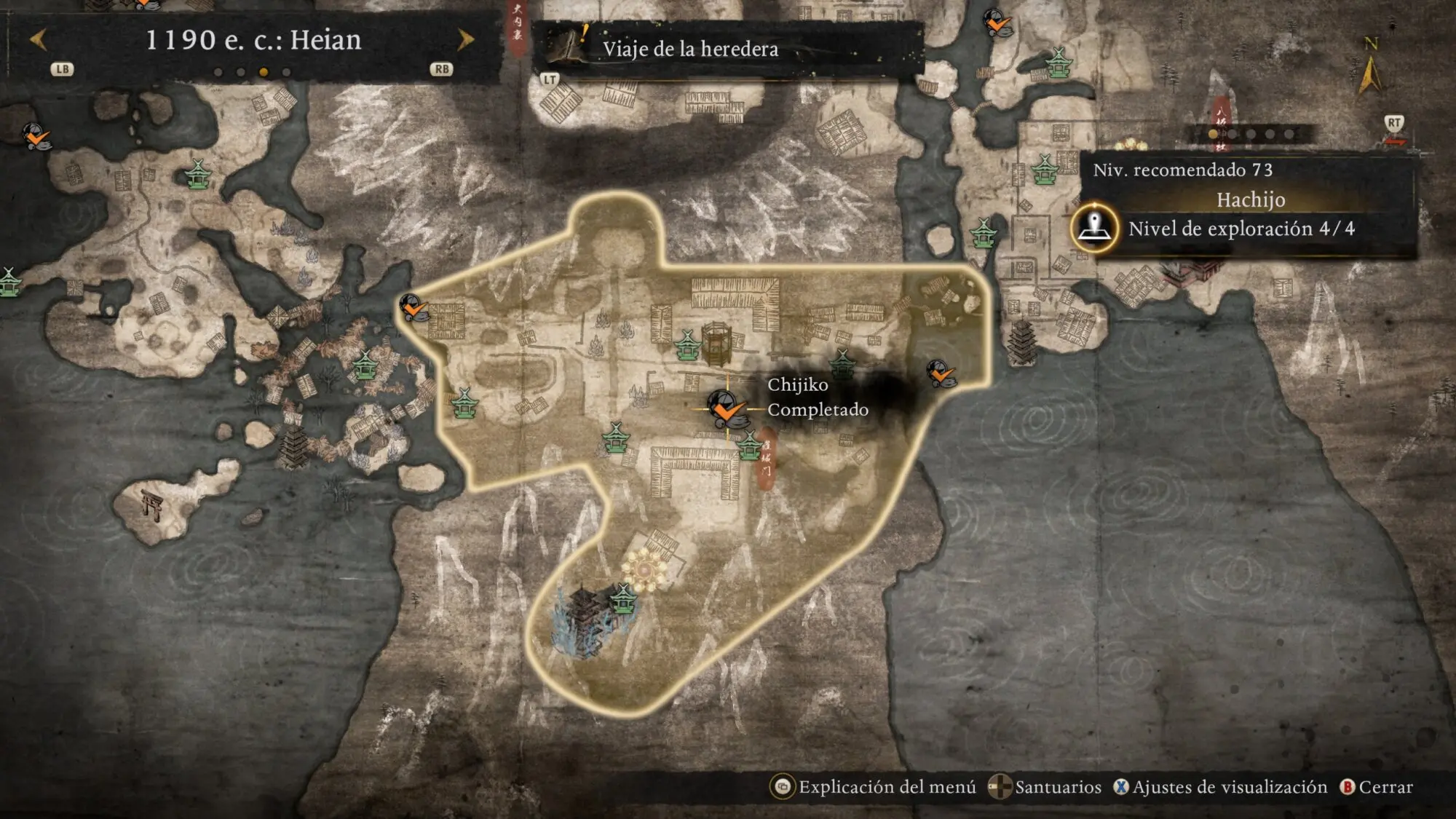Choose Explicación del menú option
1456x819 pixels.
(x=874, y=787)
